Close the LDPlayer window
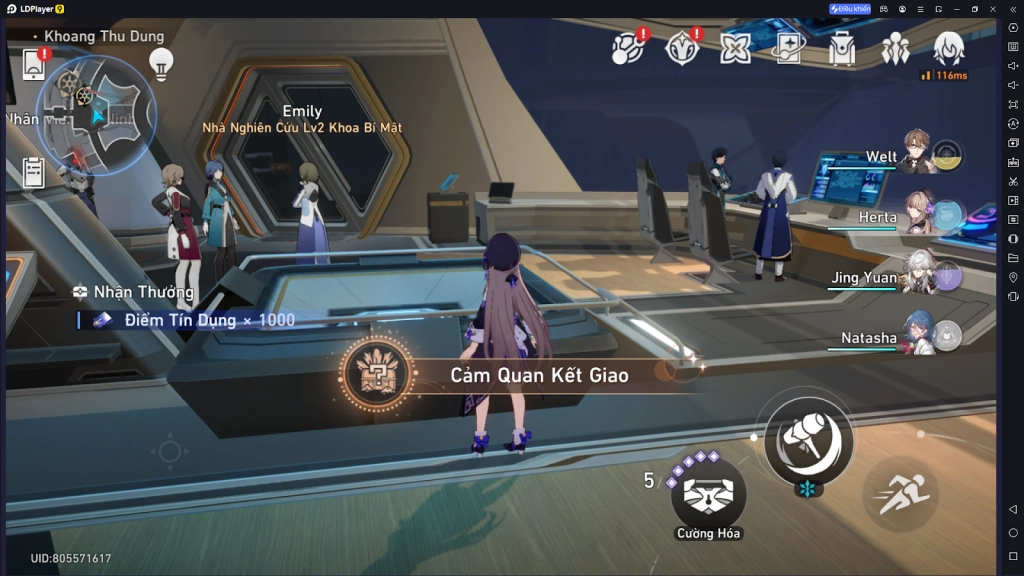The width and height of the screenshot is (1024, 576). pyautogui.click(x=994, y=9)
